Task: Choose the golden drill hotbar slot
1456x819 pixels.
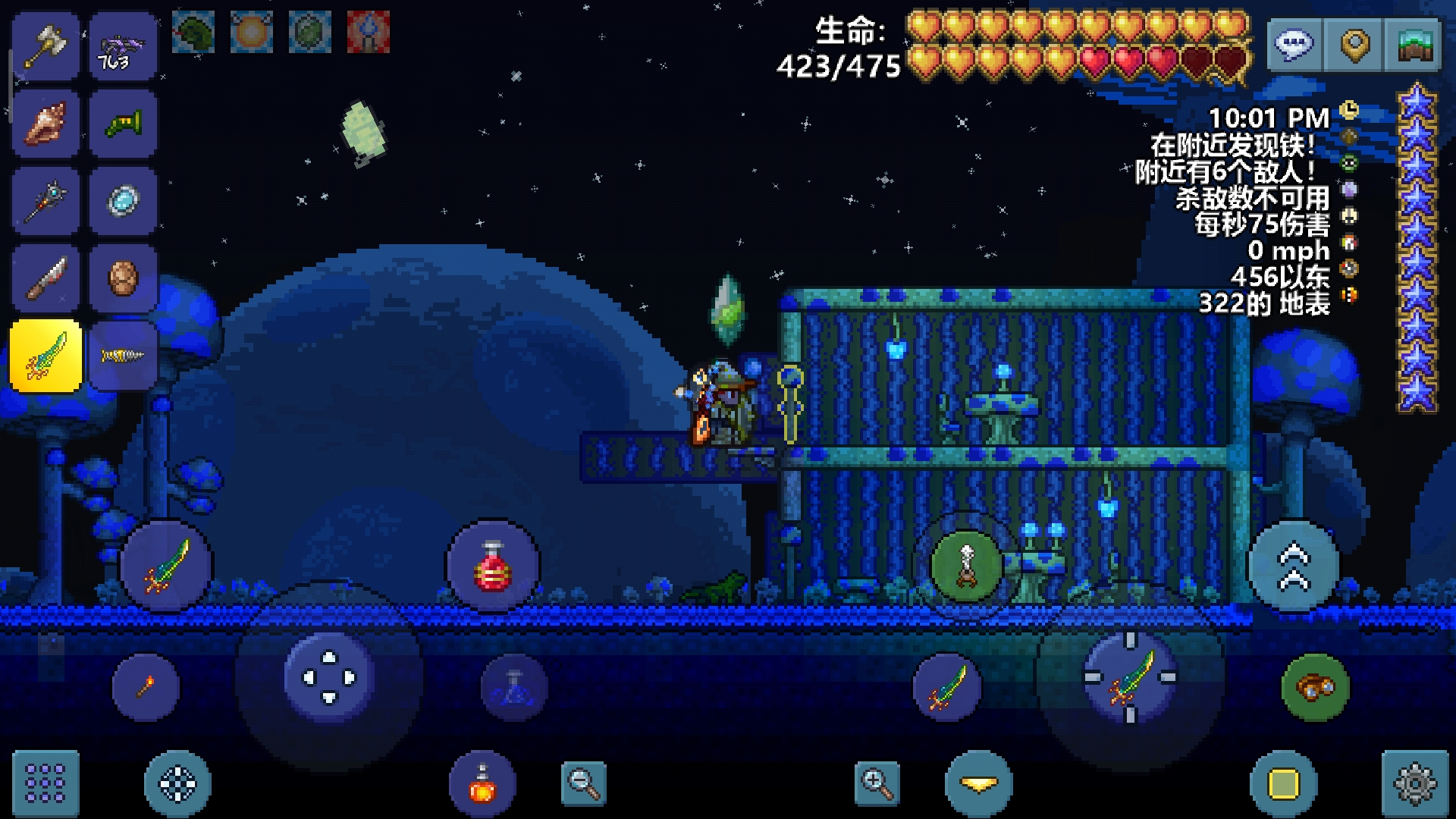Action: 123,356
